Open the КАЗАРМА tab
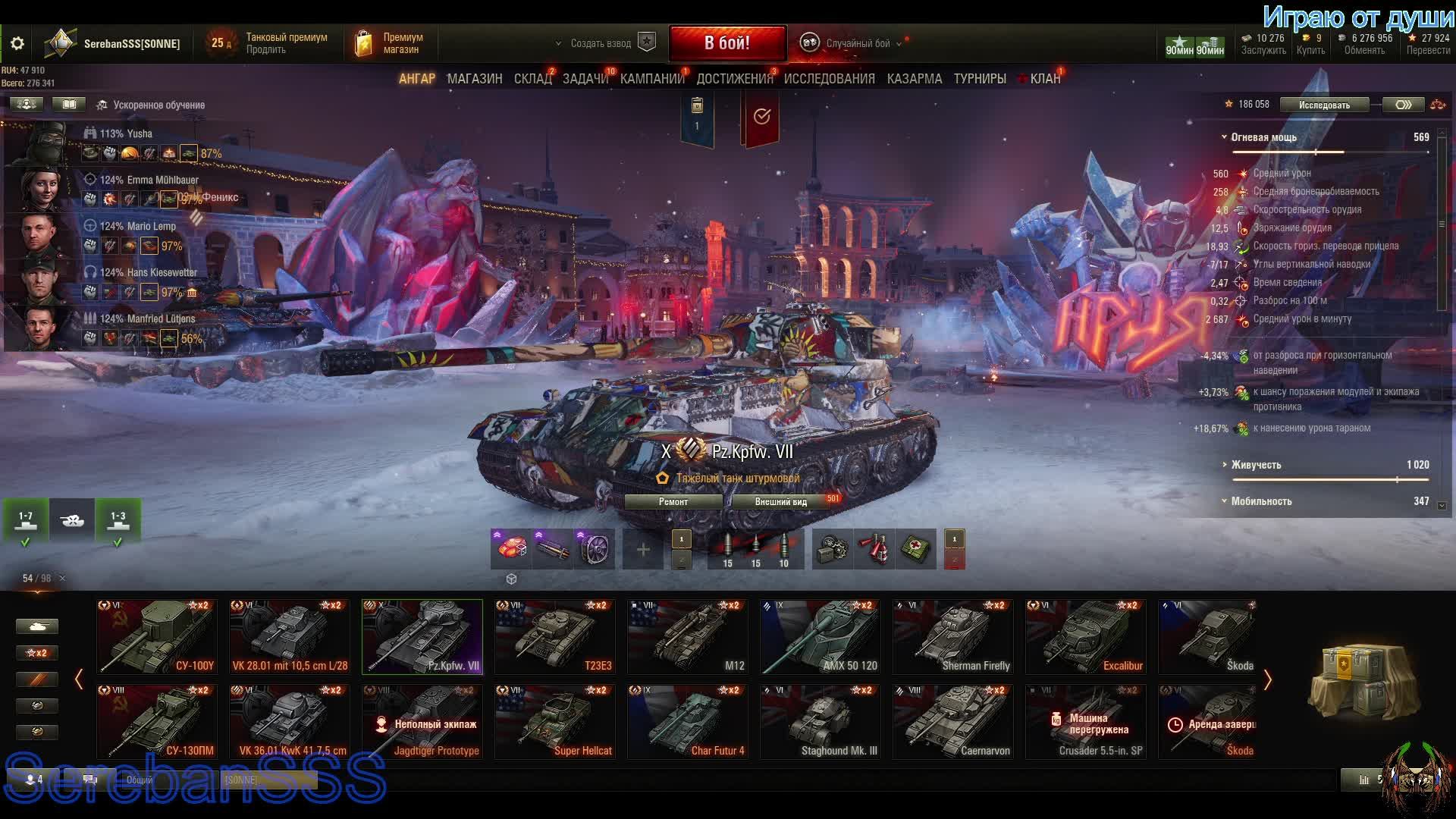The width and height of the screenshot is (1456, 819). point(914,79)
